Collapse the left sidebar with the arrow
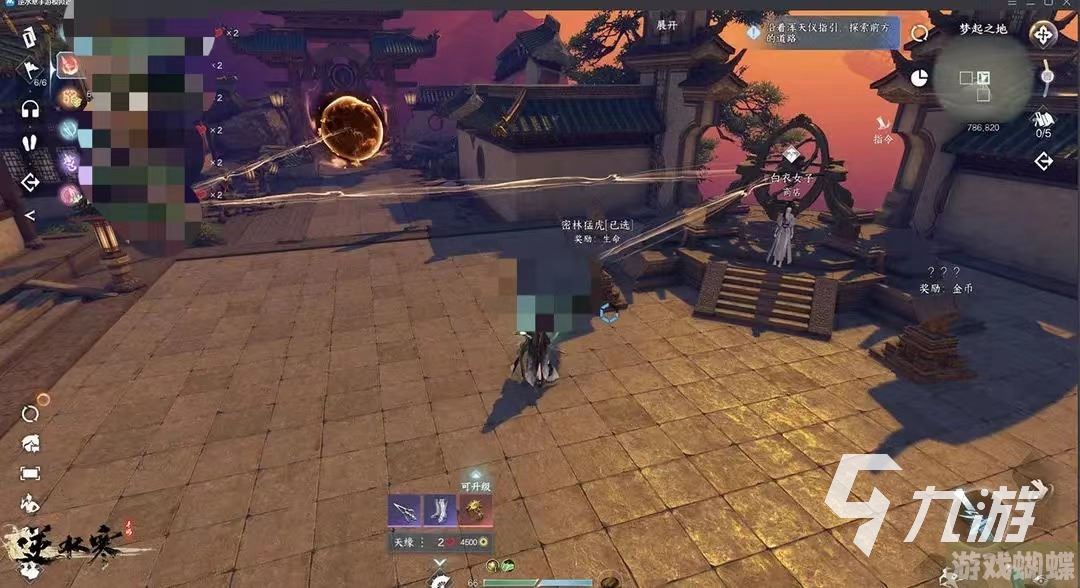 click(29, 215)
